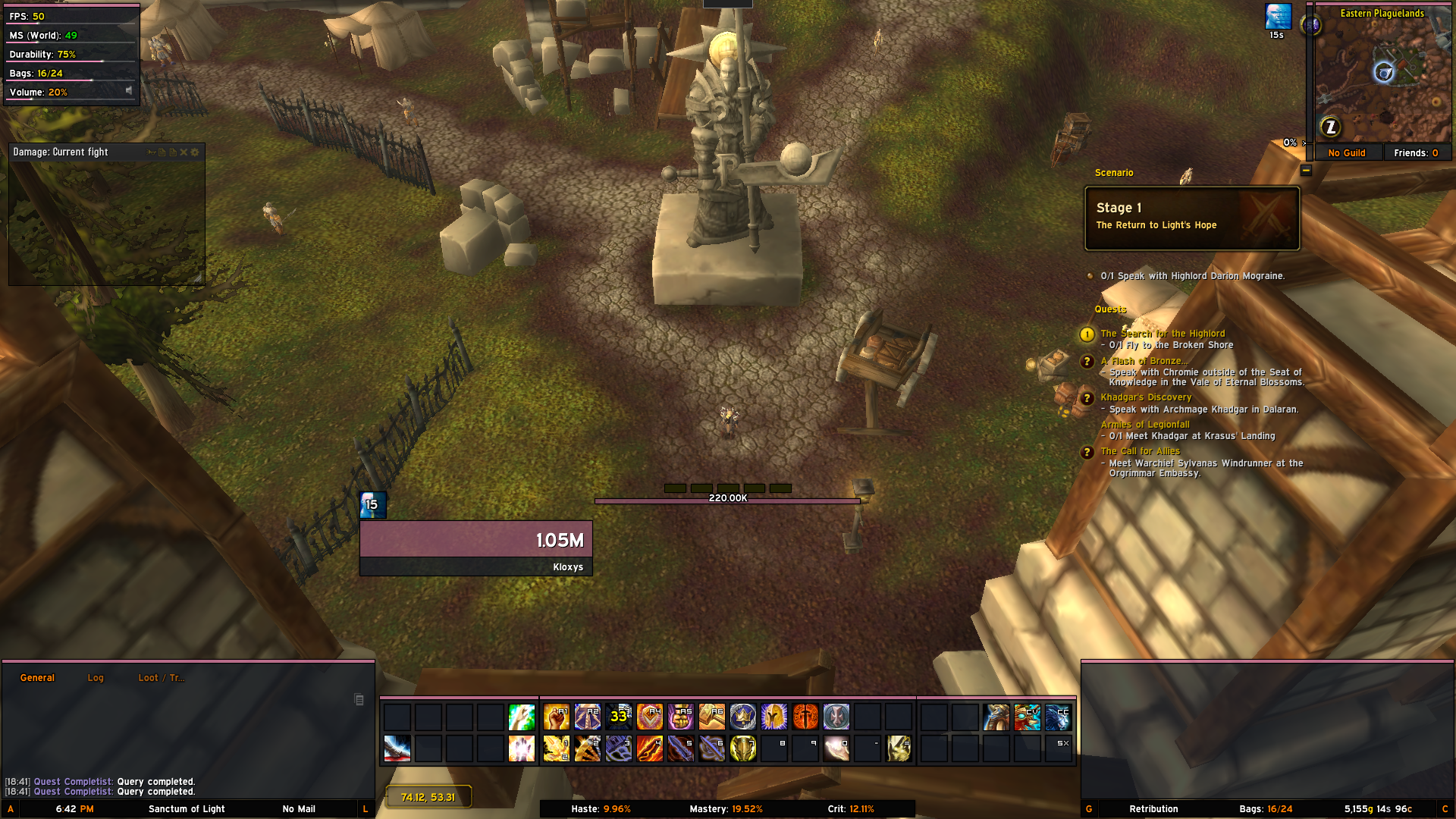Click the Retribution specialization label
This screenshot has height=819, width=1456.
point(1153,809)
